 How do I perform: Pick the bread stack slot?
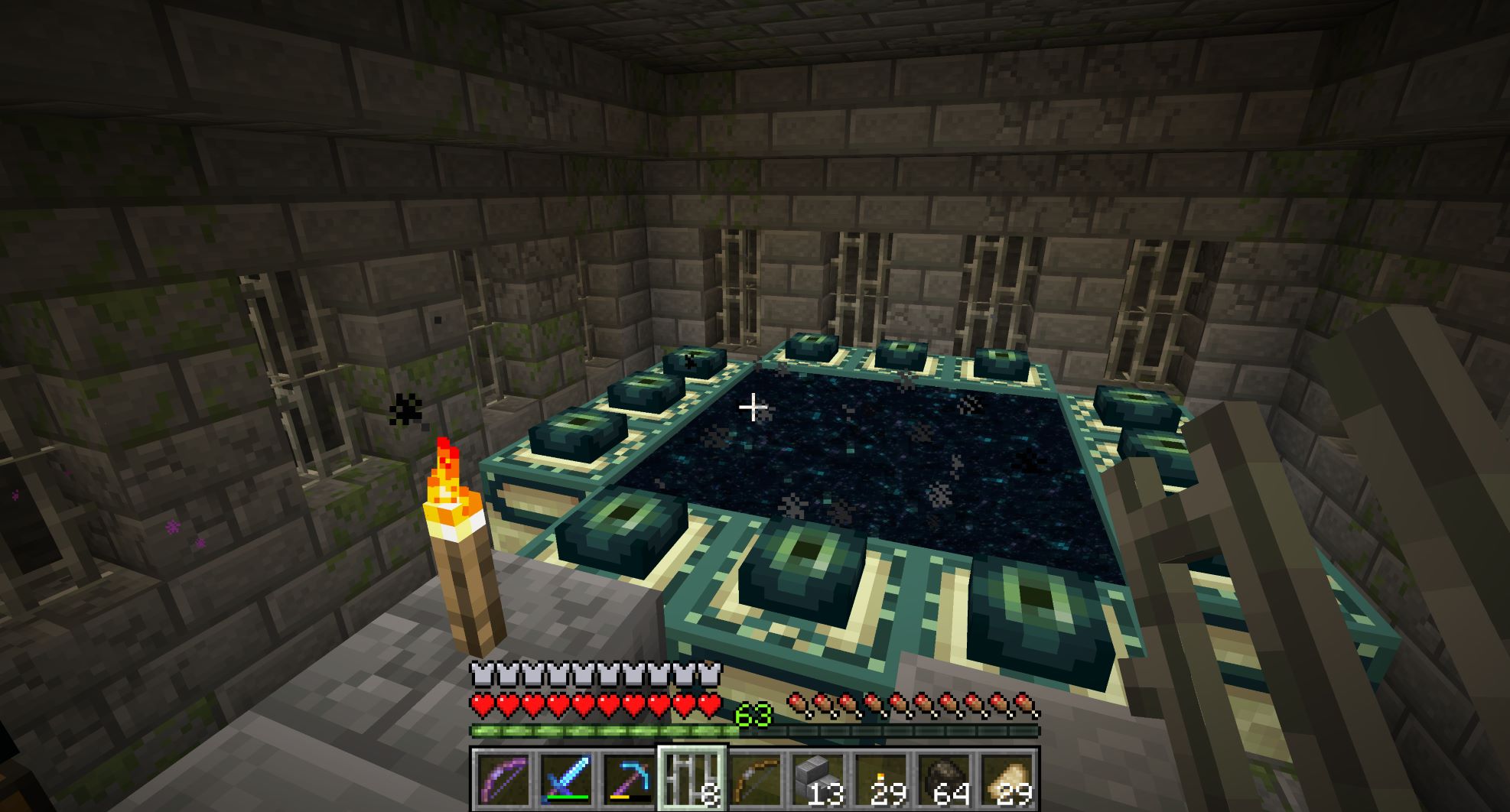click(1005, 780)
